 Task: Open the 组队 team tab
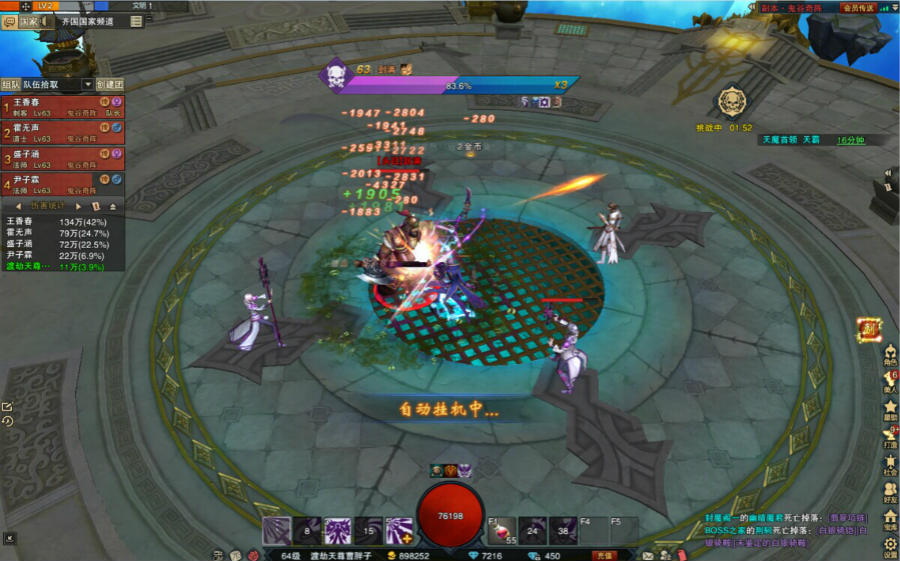click(10, 85)
